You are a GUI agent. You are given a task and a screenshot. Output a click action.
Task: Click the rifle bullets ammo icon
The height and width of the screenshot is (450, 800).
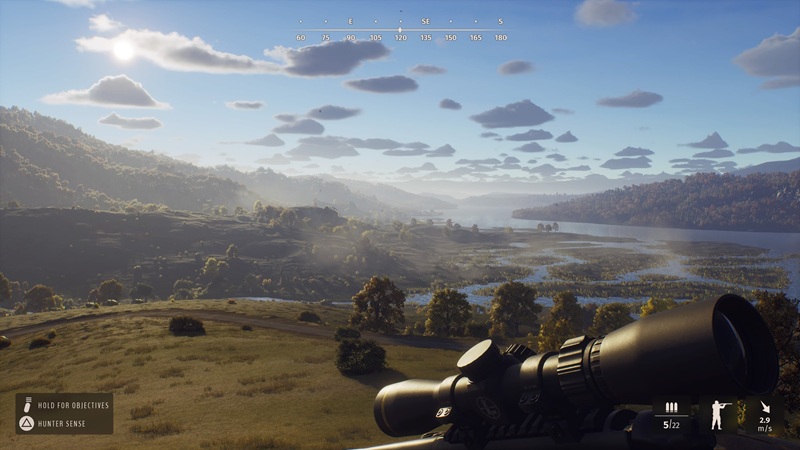[671, 407]
